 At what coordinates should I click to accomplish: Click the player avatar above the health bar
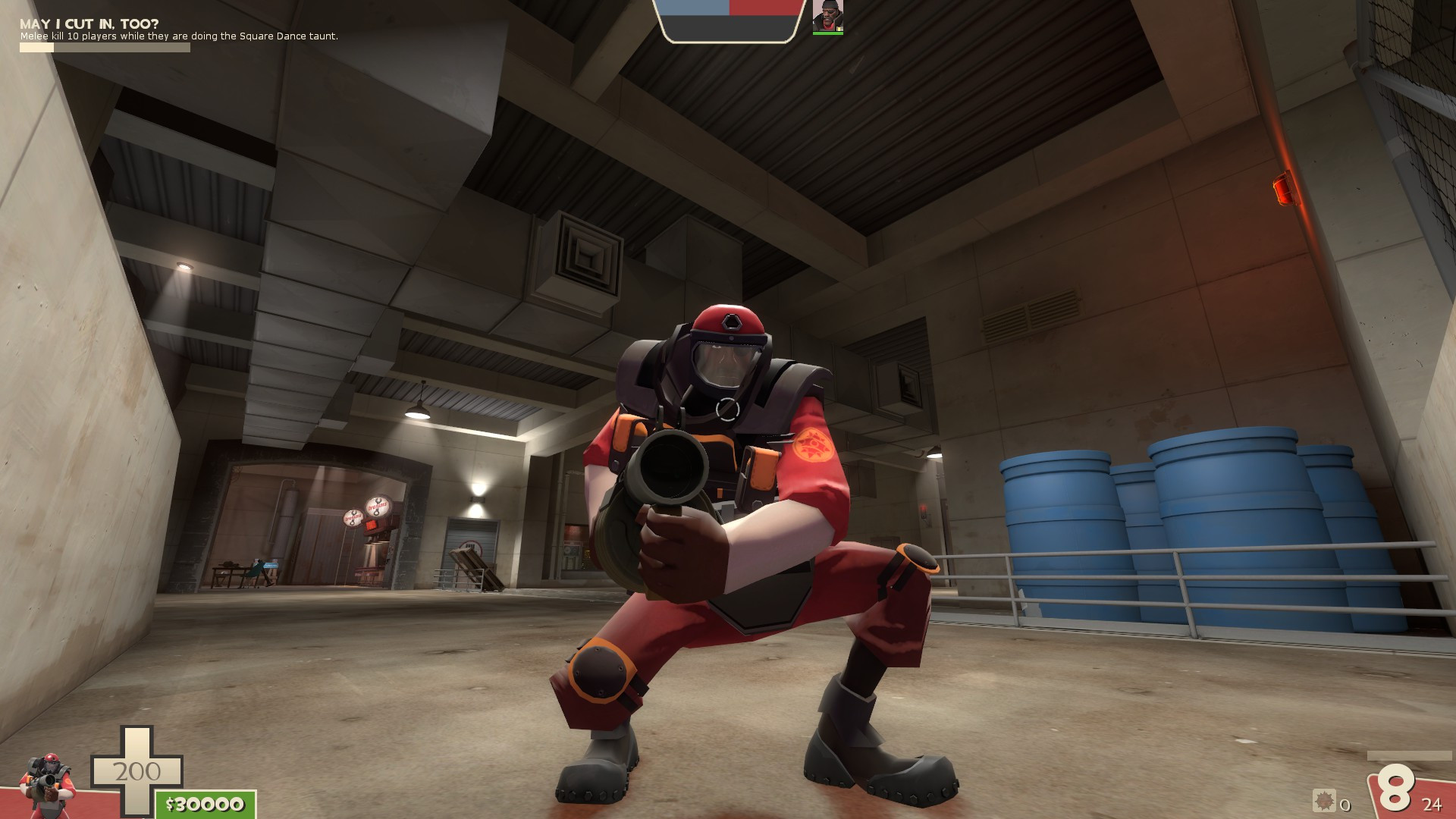(827, 17)
